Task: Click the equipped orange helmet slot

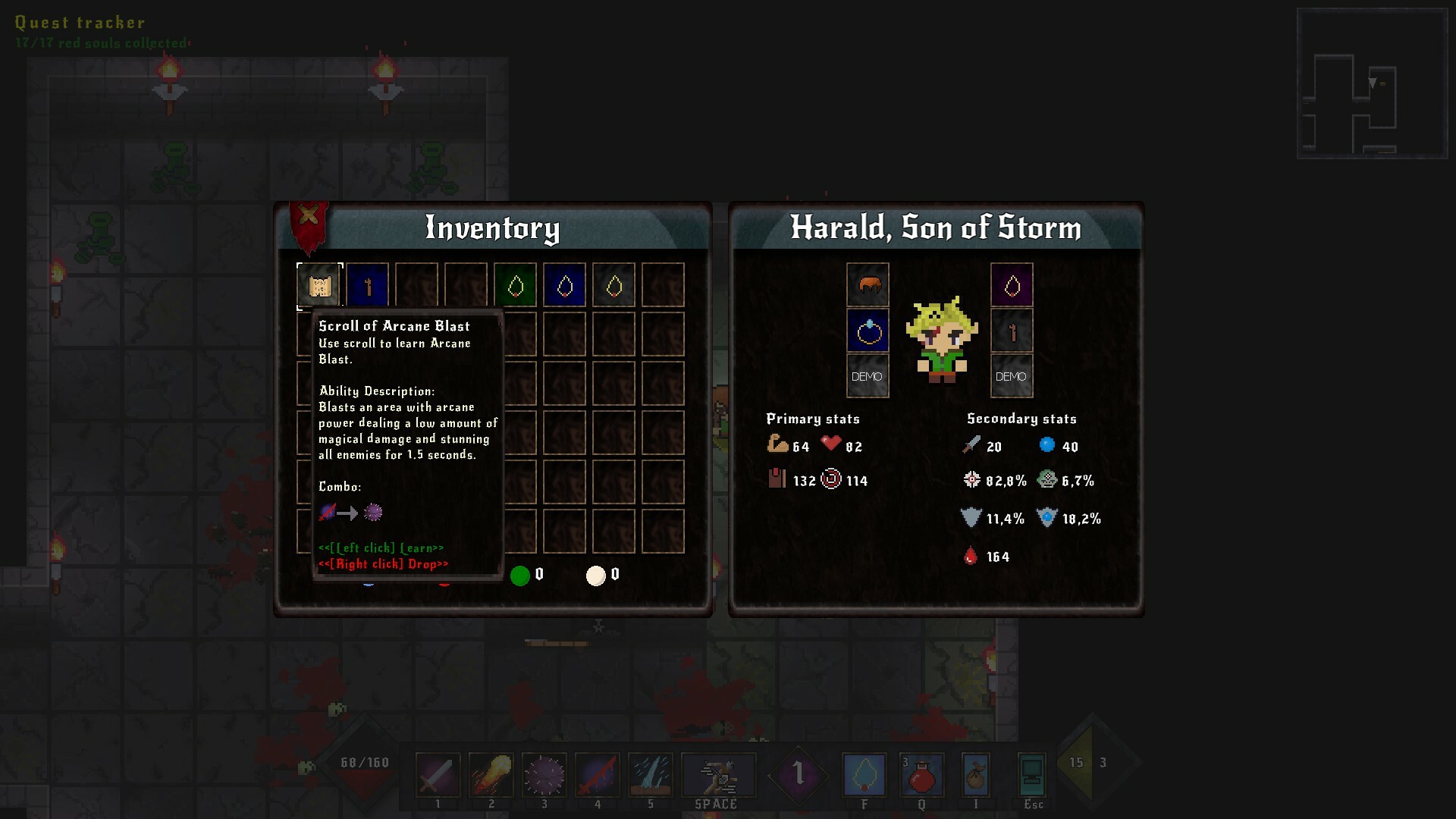Action: click(868, 285)
